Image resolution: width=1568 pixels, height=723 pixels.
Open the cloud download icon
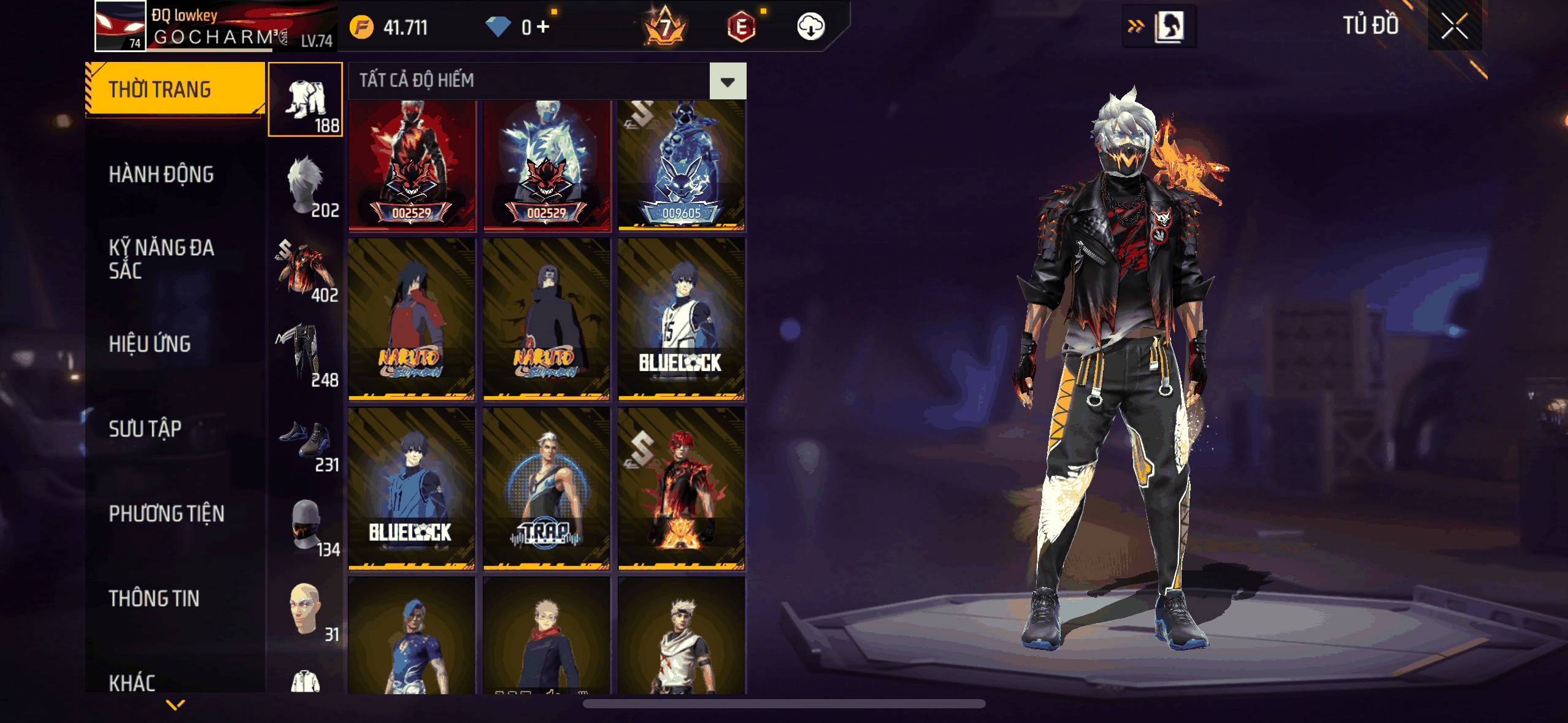810,27
